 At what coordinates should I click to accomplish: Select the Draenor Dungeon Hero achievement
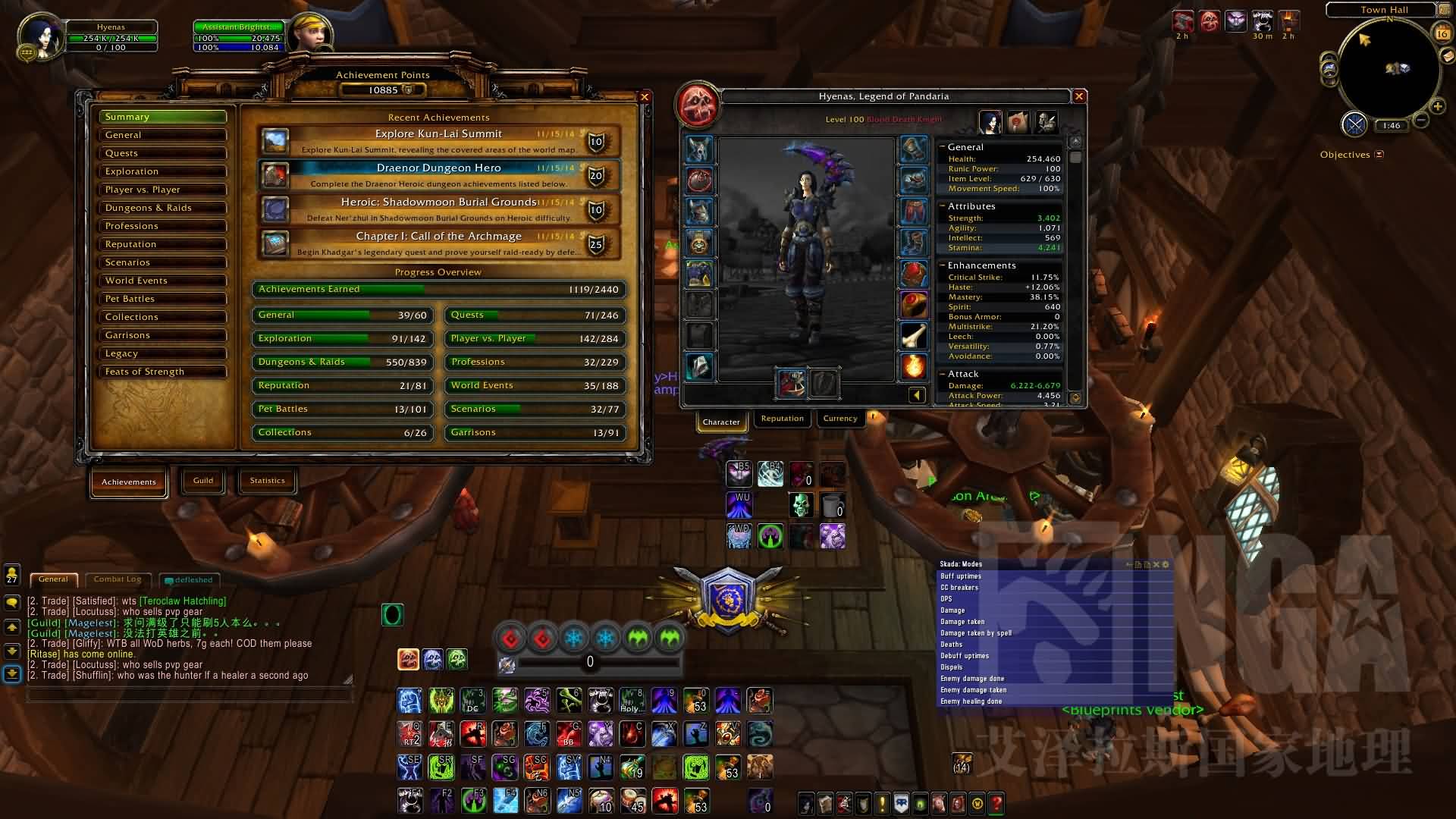coord(439,175)
